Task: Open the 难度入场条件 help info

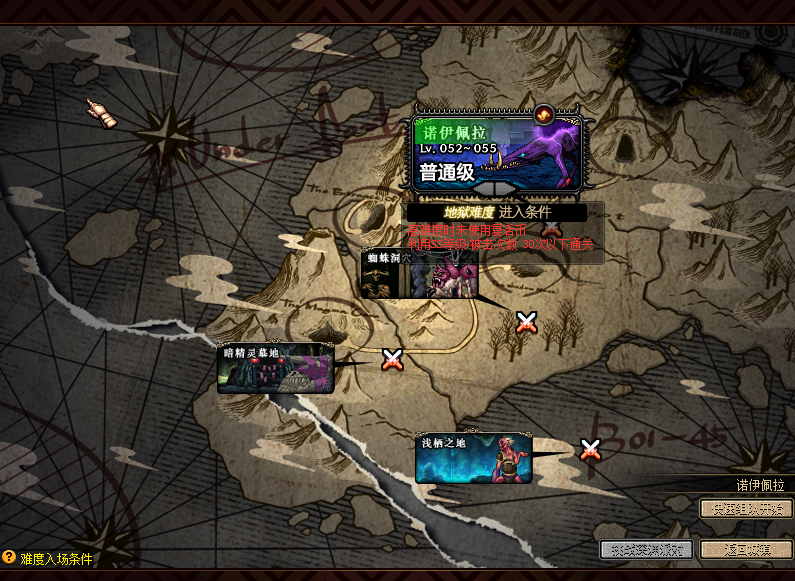Action: 48,558
